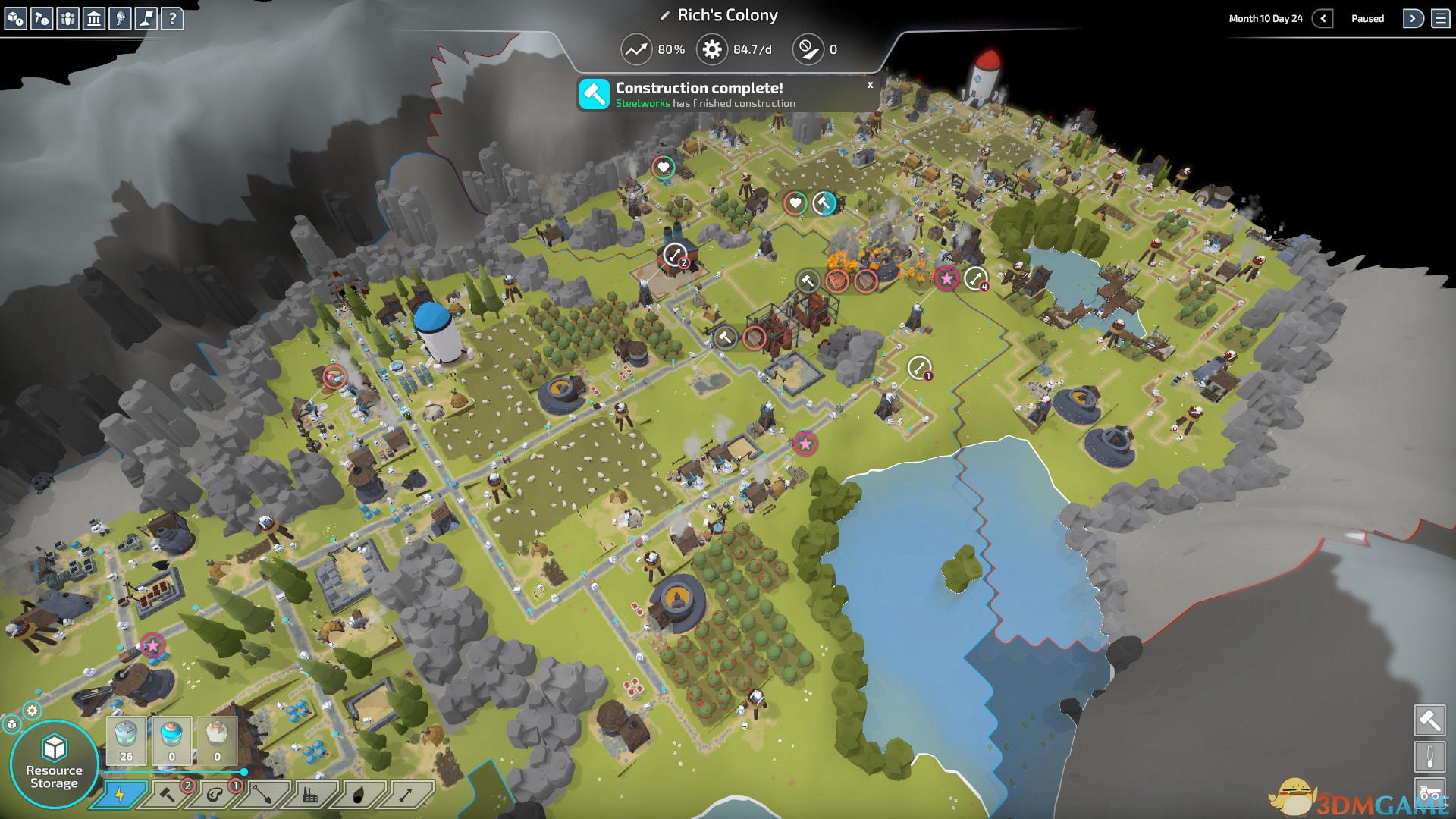Open the factory production category
Screen dimensions: 1456x819
[x=312, y=796]
